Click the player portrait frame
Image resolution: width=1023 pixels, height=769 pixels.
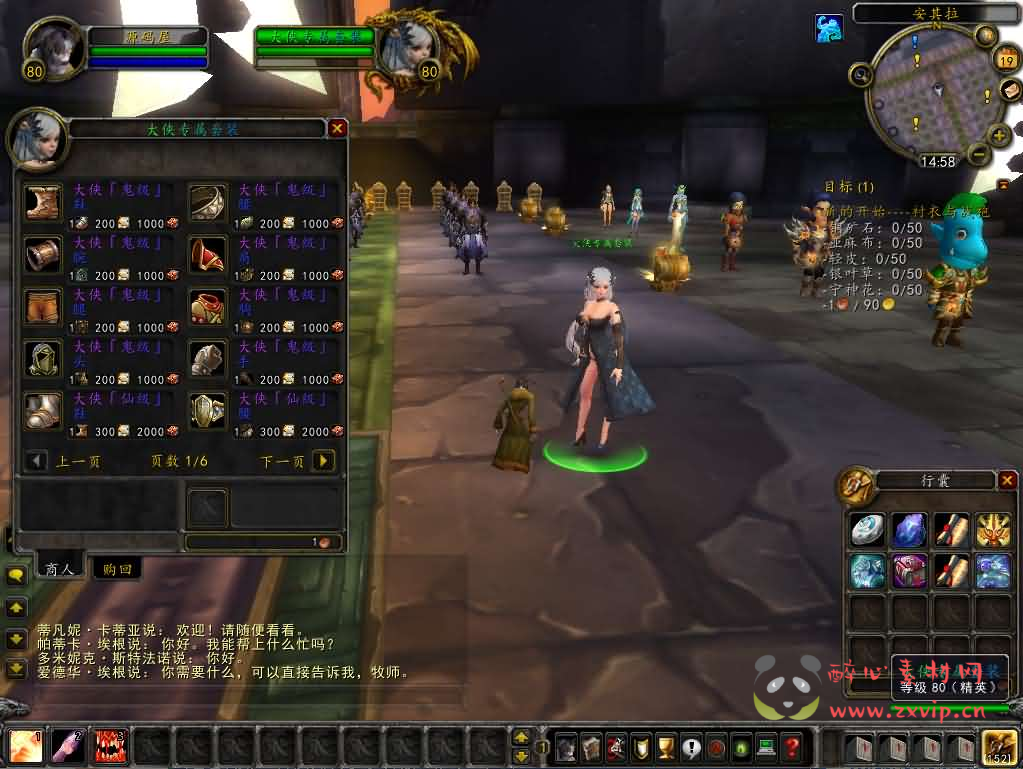tap(52, 49)
